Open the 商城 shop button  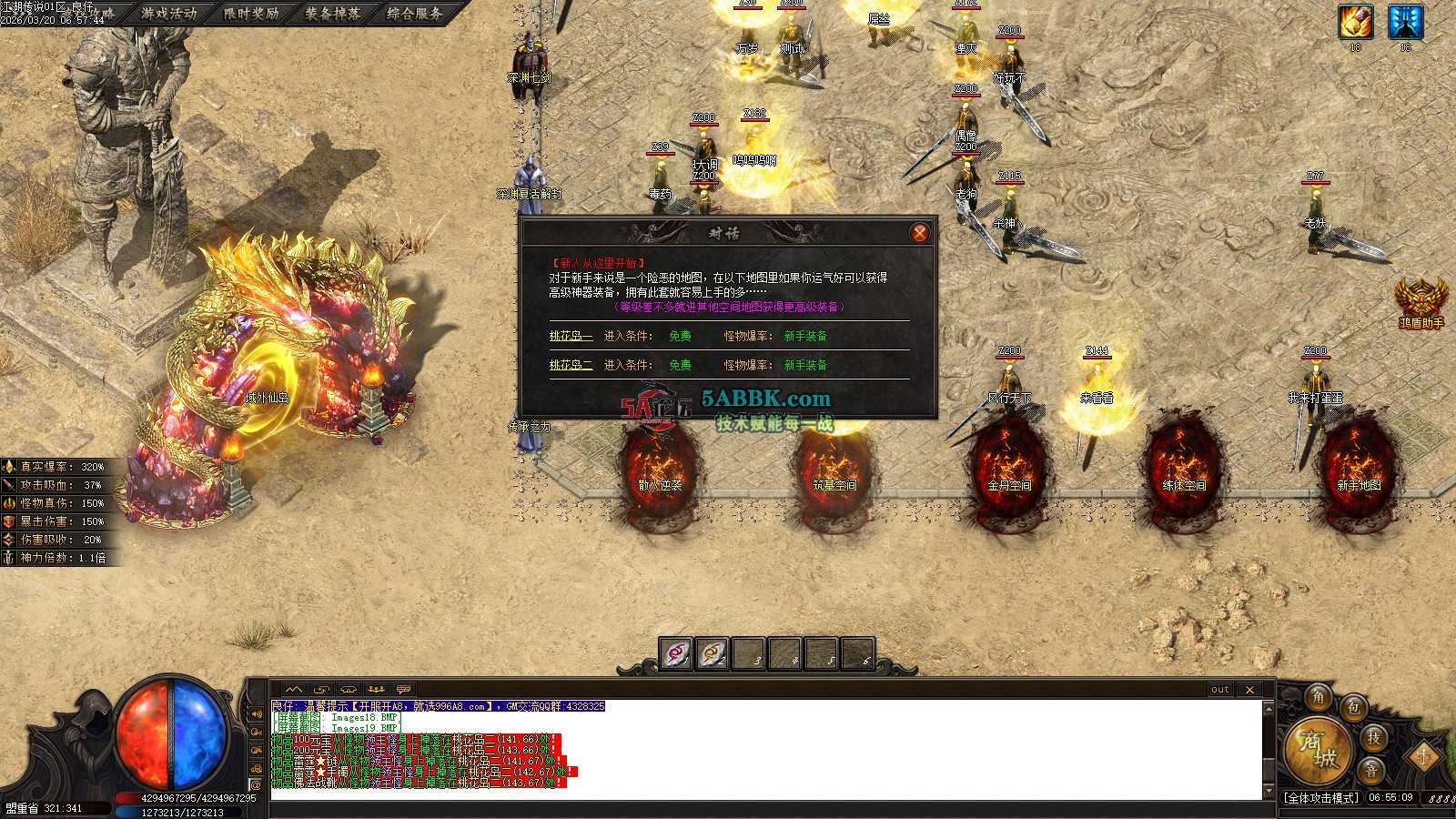pos(1318,749)
